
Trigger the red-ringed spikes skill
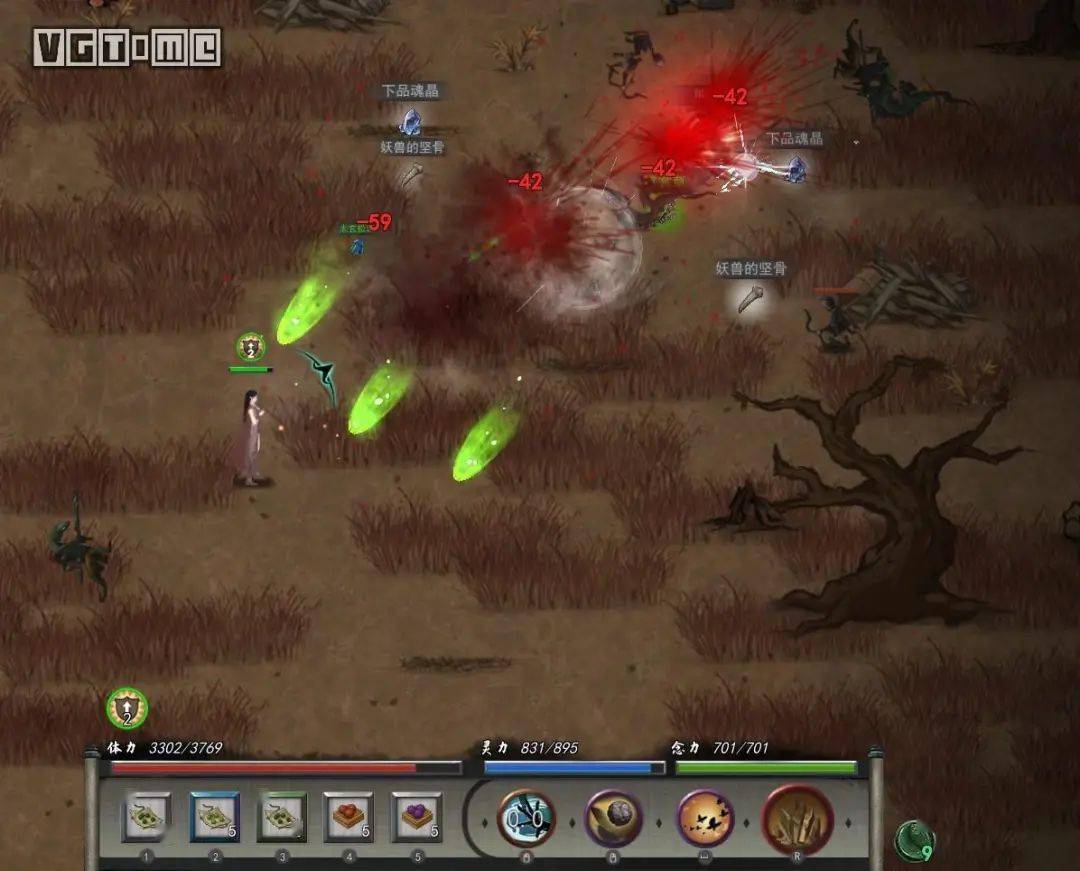(x=798, y=818)
